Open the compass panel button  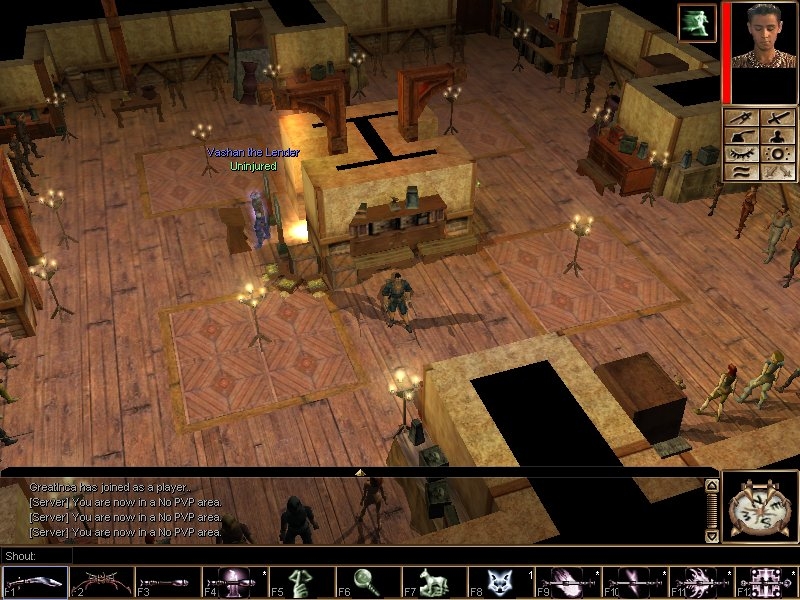743,118
